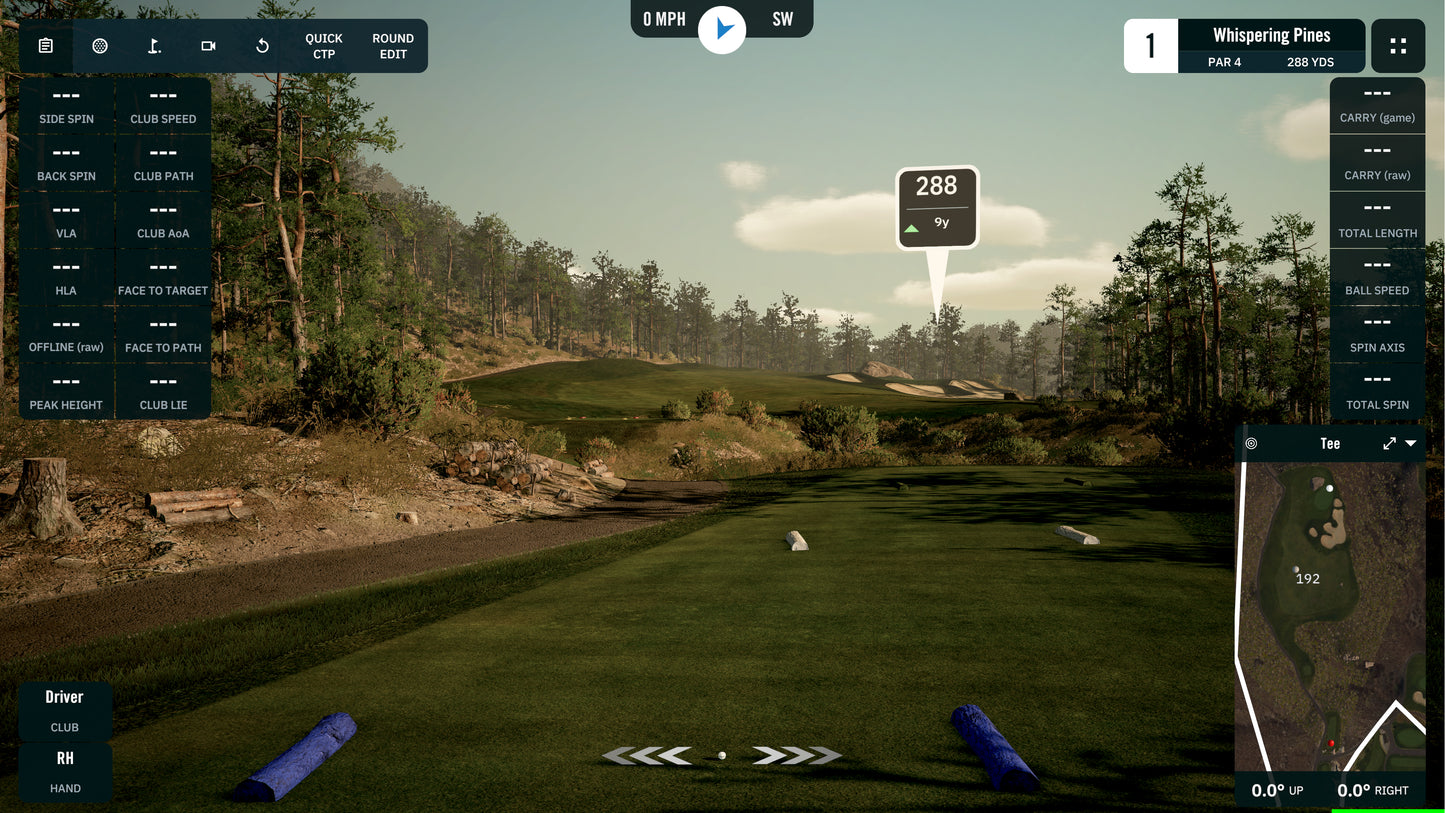Screen dimensions: 1445x813
Task: Adjust aim using the arrow slider control
Action: [x=721, y=755]
